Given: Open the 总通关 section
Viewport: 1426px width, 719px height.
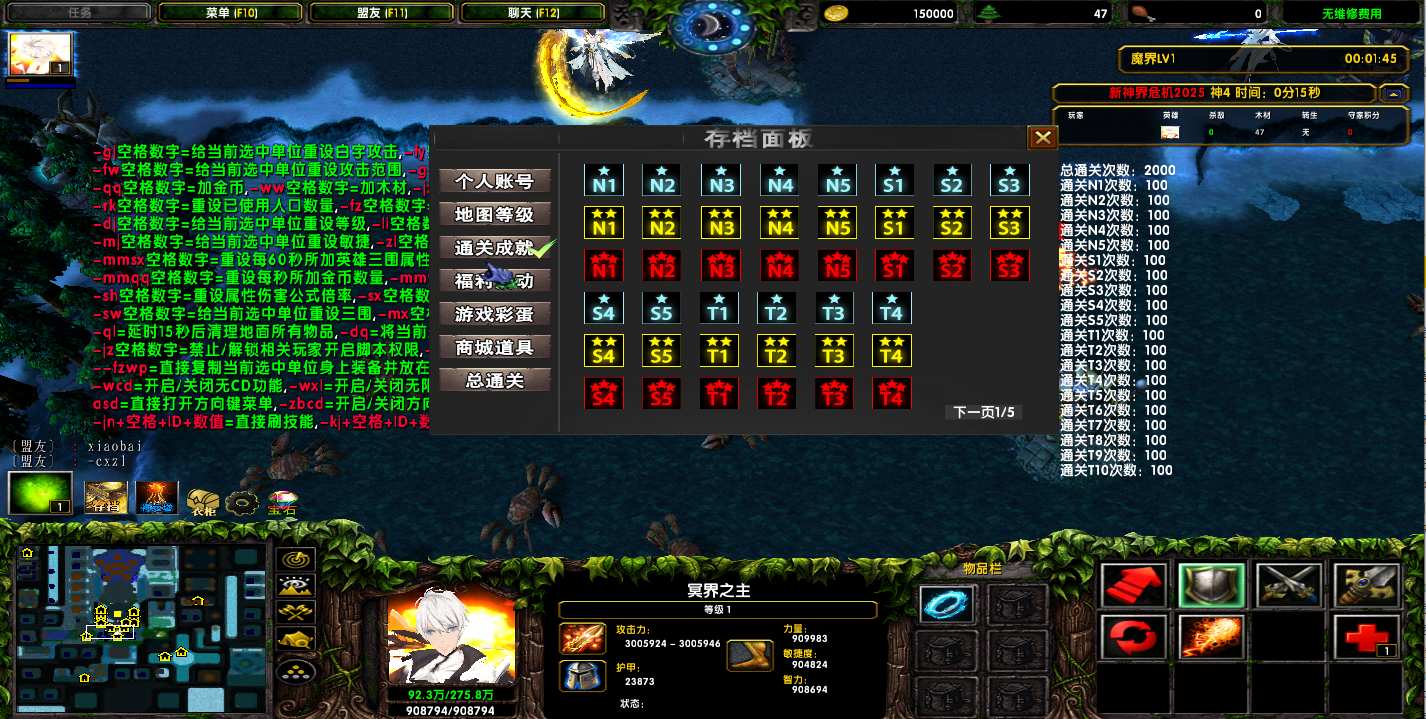Looking at the screenshot, I should [x=495, y=380].
